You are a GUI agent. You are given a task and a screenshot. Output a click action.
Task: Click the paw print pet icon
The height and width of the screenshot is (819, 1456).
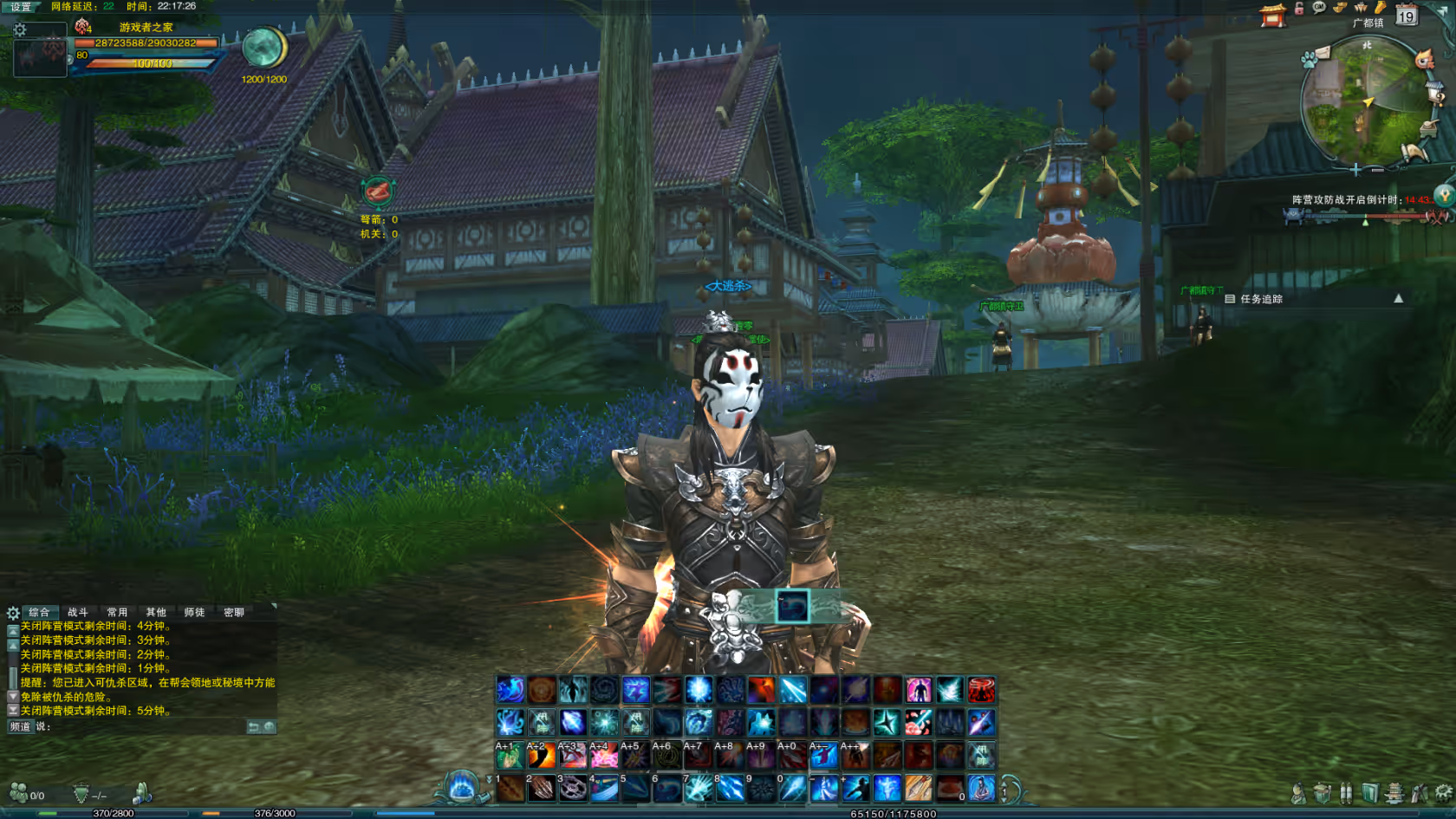[x=1308, y=60]
